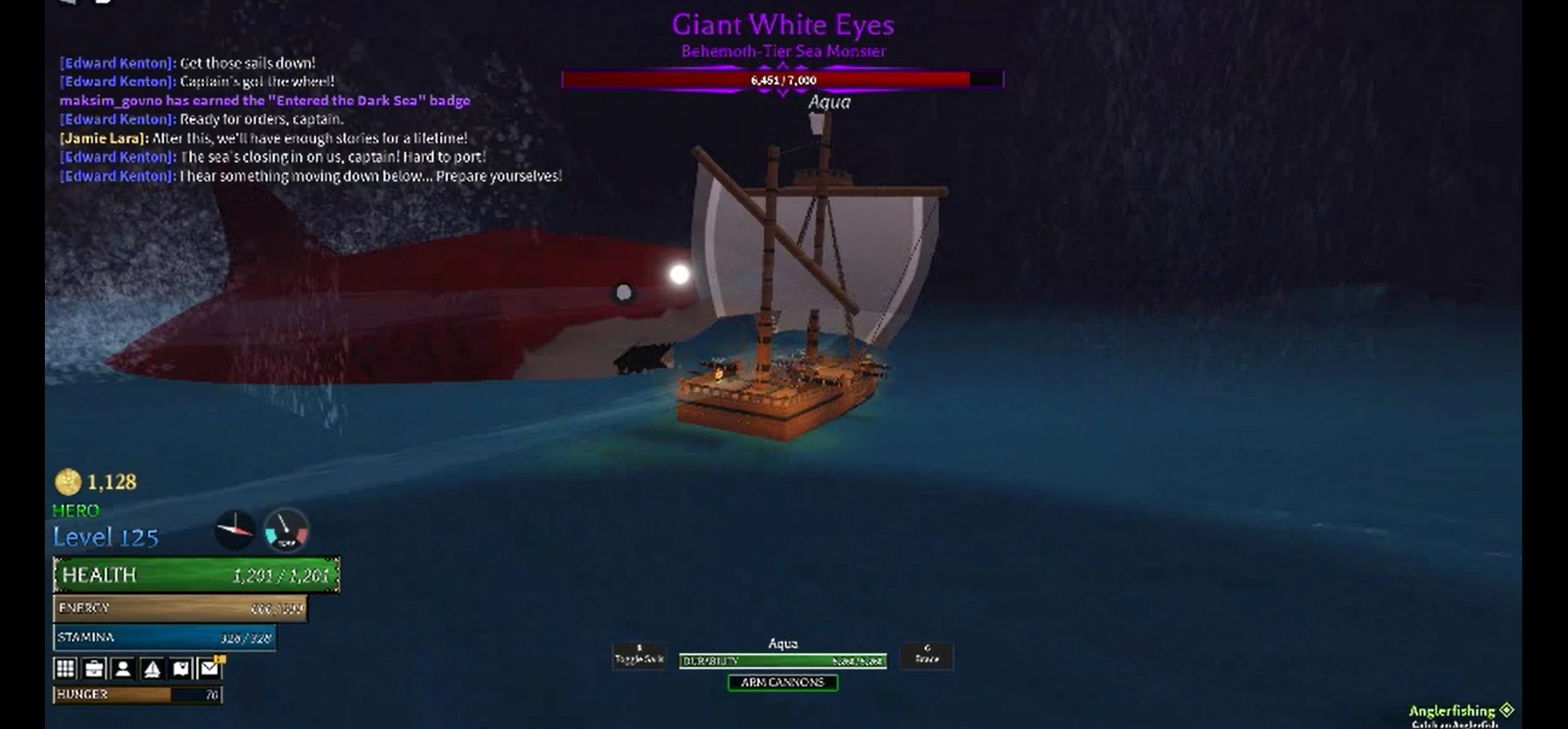Click the HUNGER meter
The height and width of the screenshot is (729, 1568).
click(x=136, y=695)
